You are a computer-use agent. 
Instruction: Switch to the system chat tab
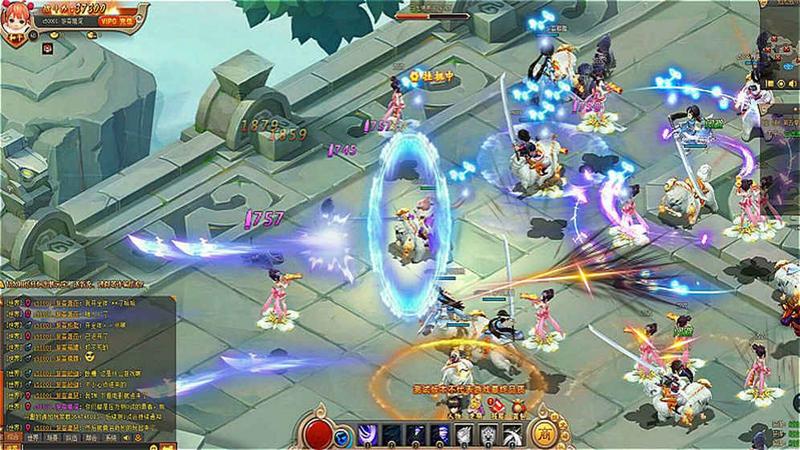[112, 438]
